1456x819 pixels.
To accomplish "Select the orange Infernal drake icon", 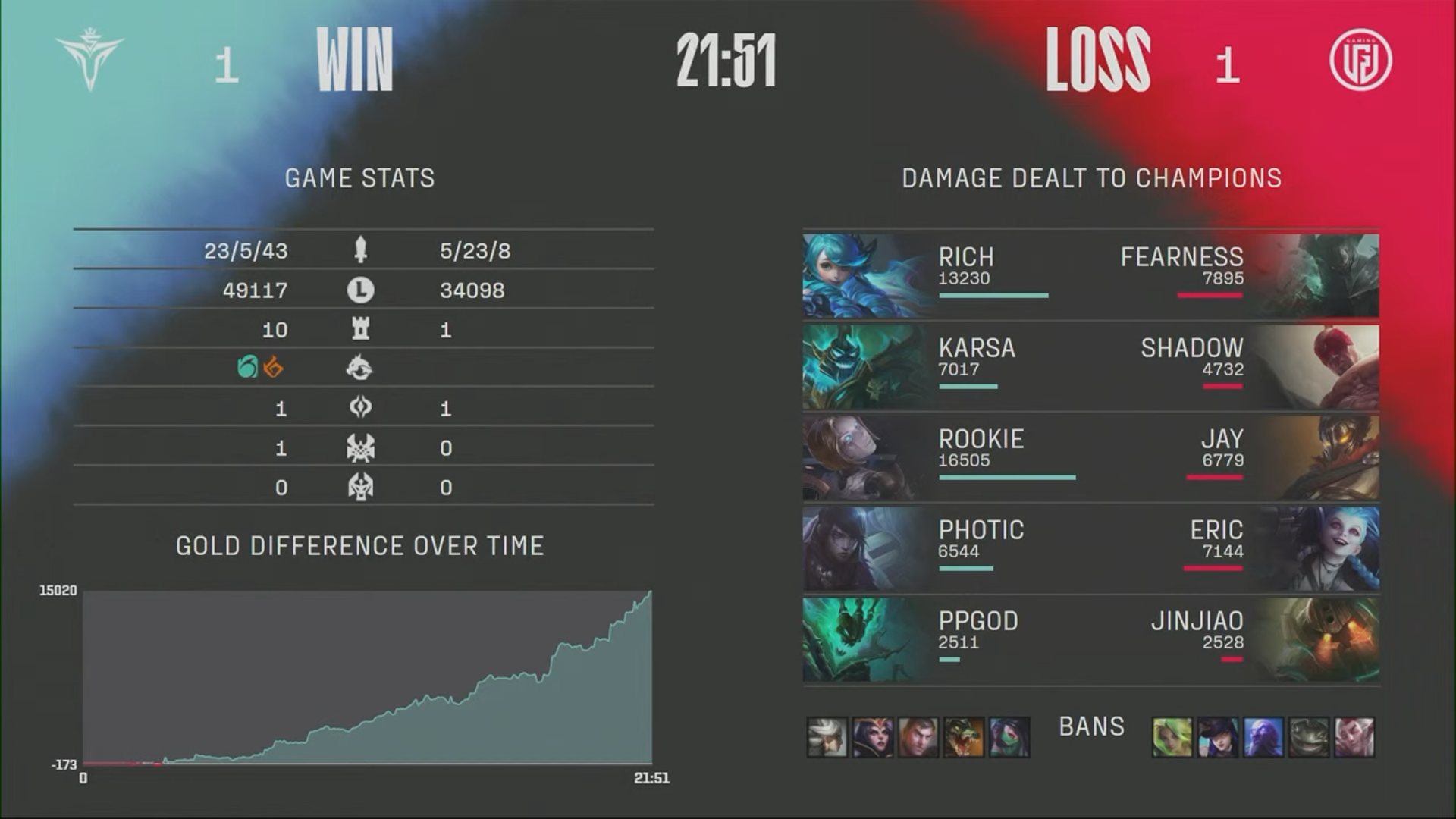I will (275, 369).
